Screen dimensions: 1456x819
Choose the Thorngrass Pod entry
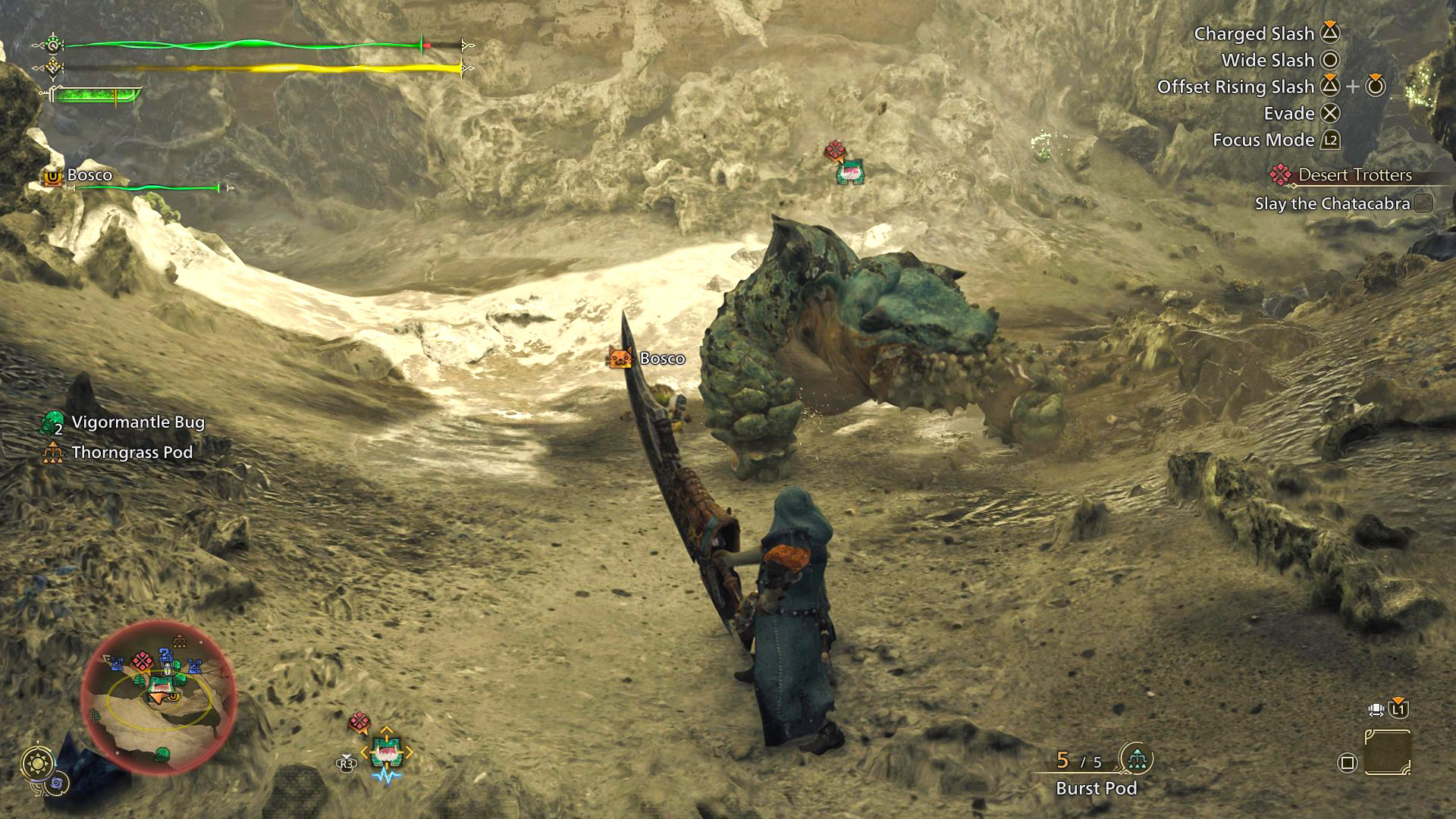(131, 453)
